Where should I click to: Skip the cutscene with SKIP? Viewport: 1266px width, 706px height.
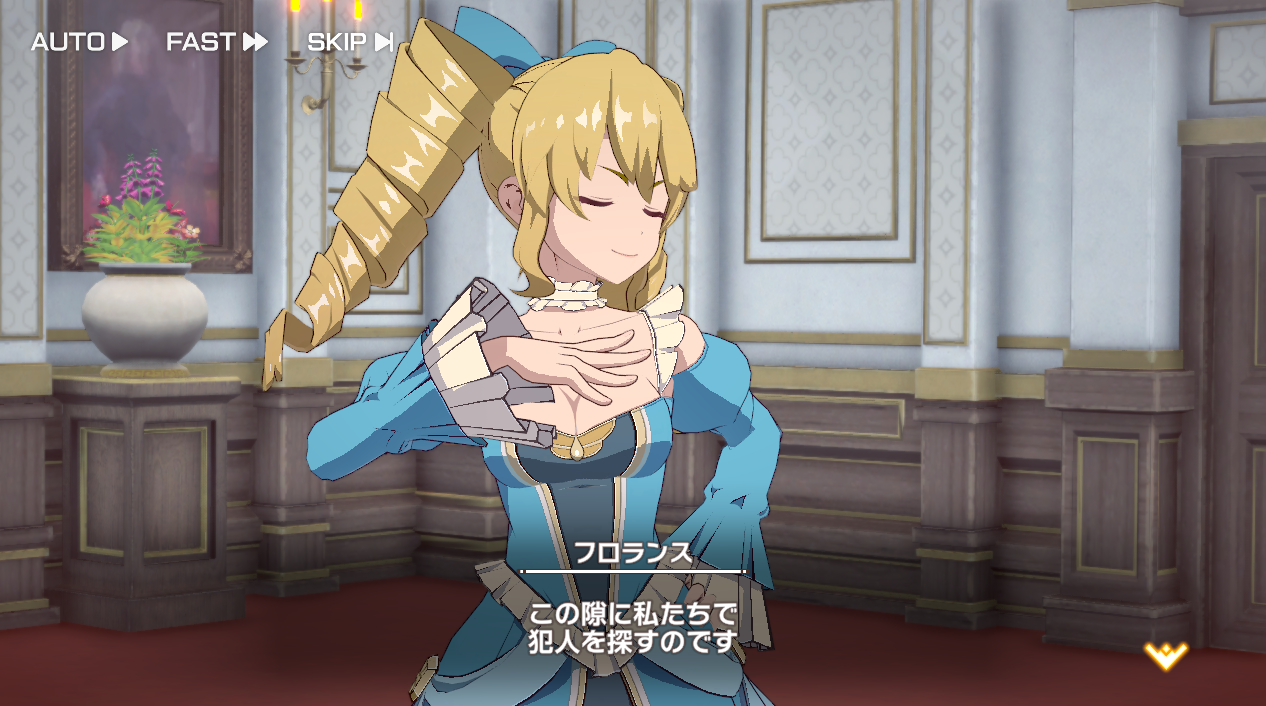(350, 42)
